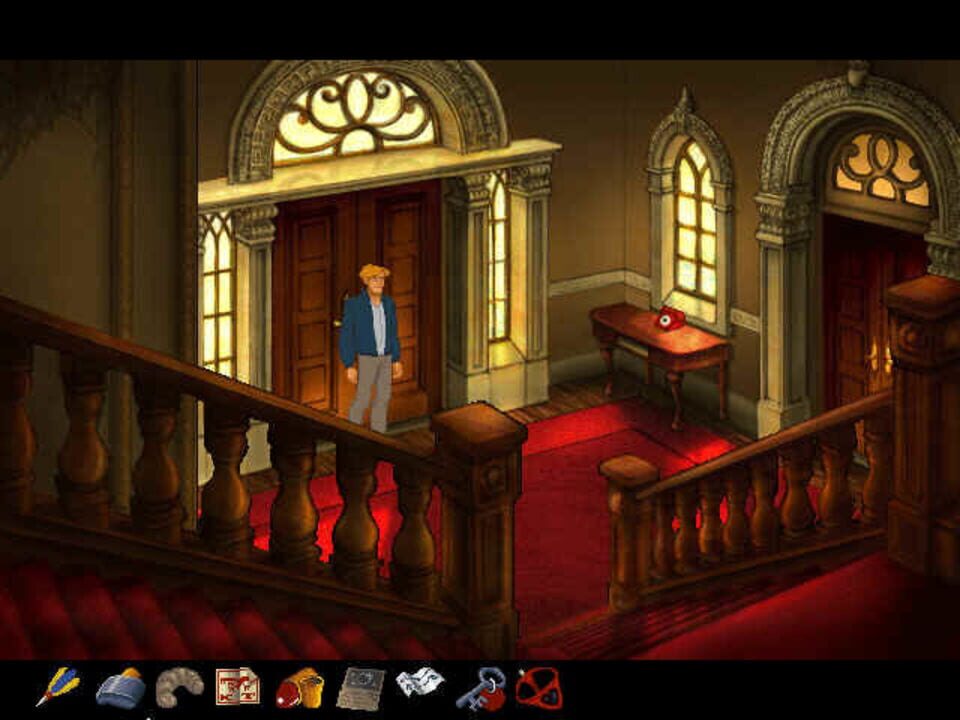Pick the blue woolly hat item
This screenshot has width=960, height=720.
click(x=120, y=687)
